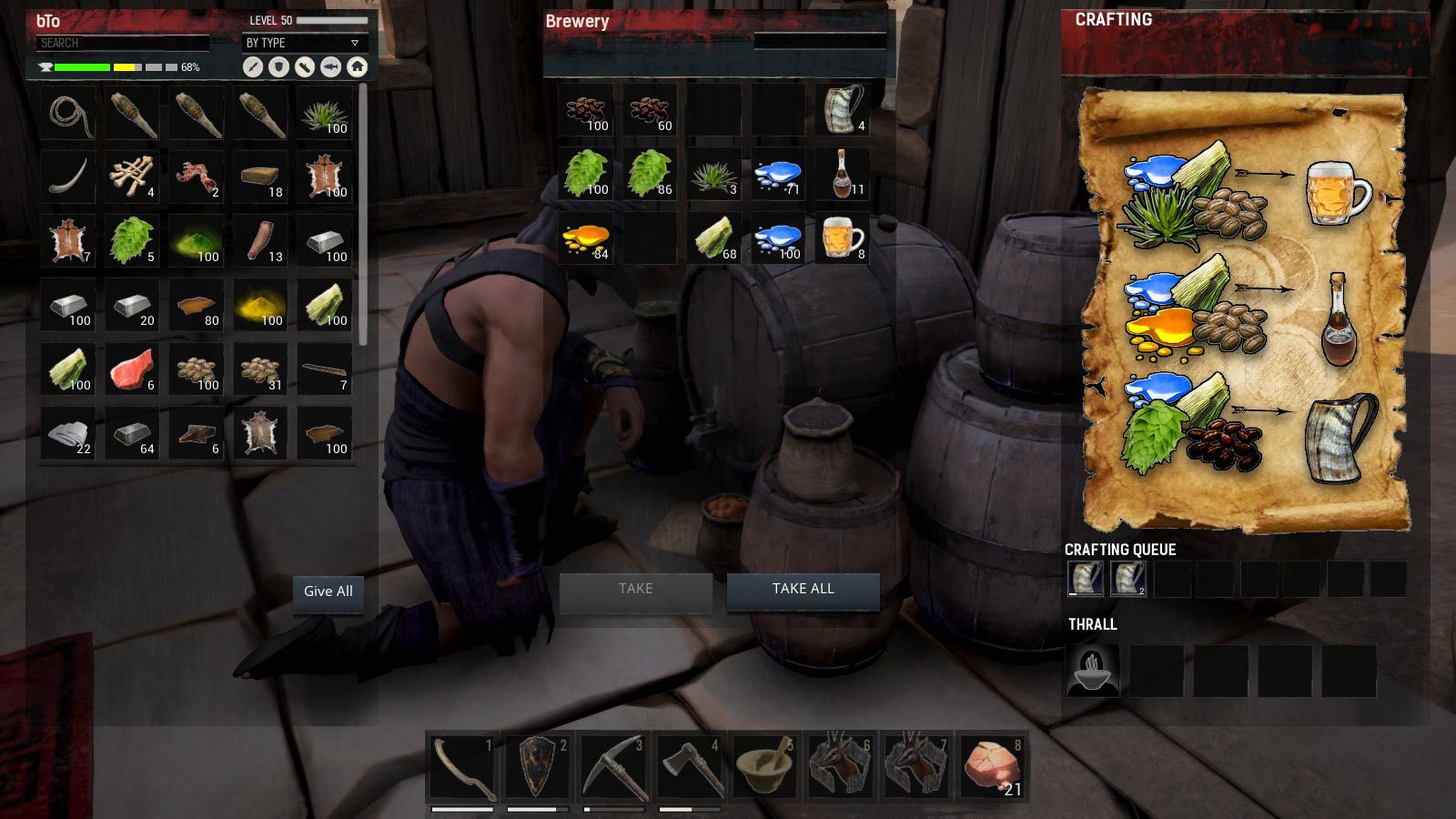Pick the brewery beer mug stack of 8
1456x819 pixels.
coord(843,239)
